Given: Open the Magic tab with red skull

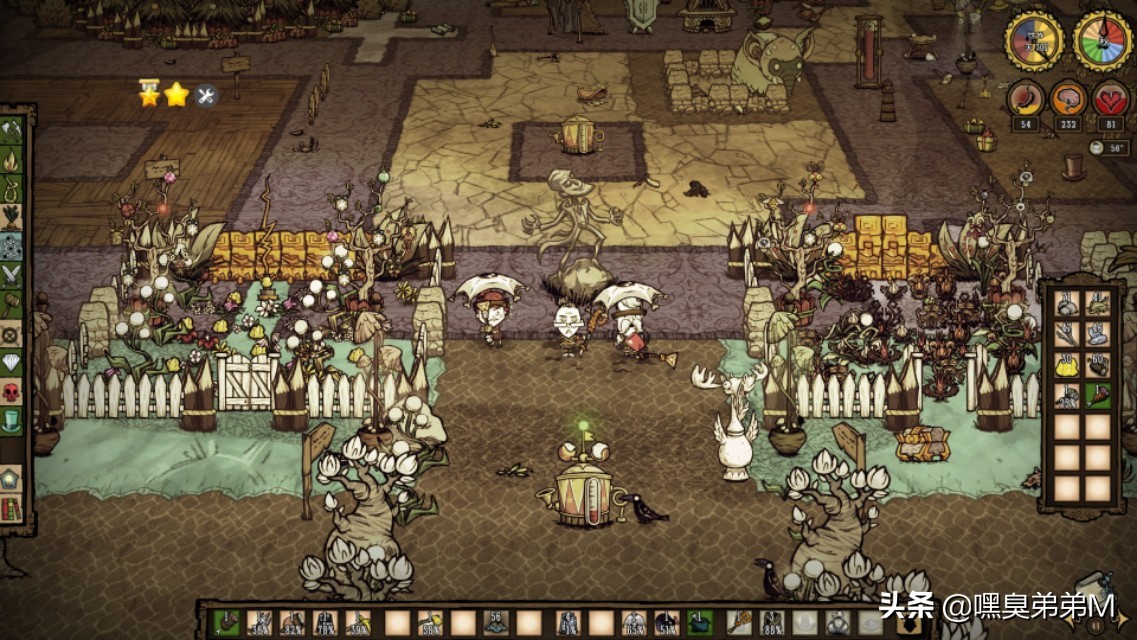Looking at the screenshot, I should [12, 391].
